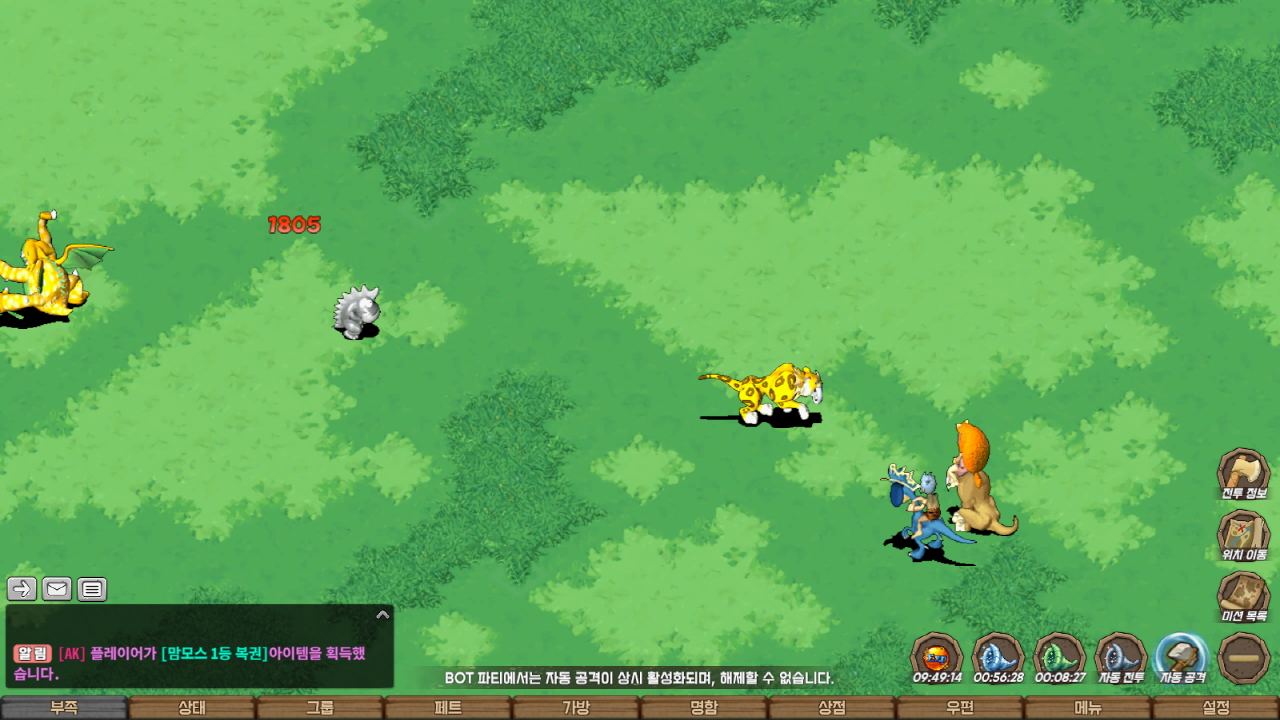This screenshot has width=1280, height=720.
Task: Open the 메뉴 (Menu) button
Action: coord(1088,708)
